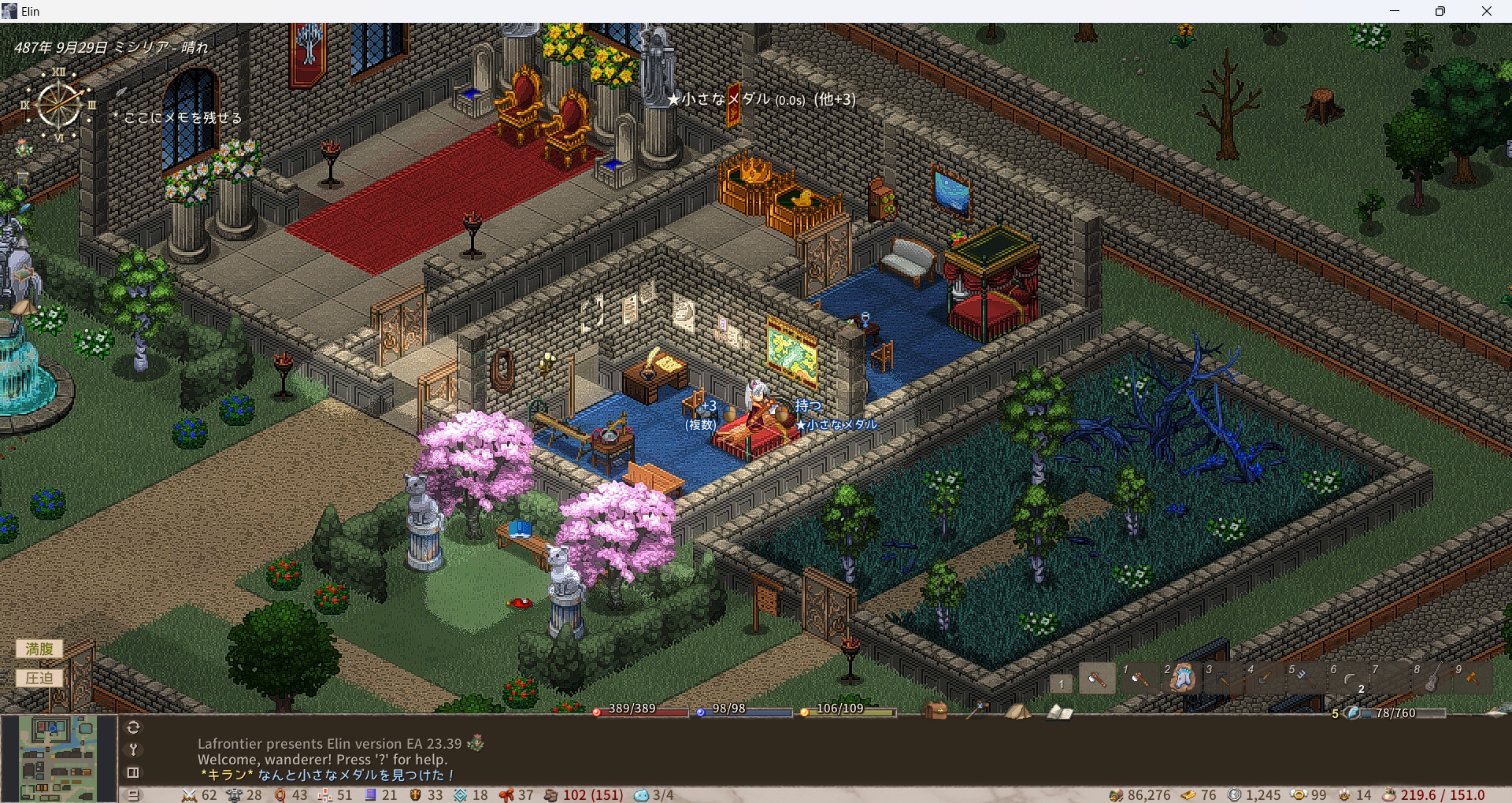Click the circular arrows button by the log

[133, 727]
